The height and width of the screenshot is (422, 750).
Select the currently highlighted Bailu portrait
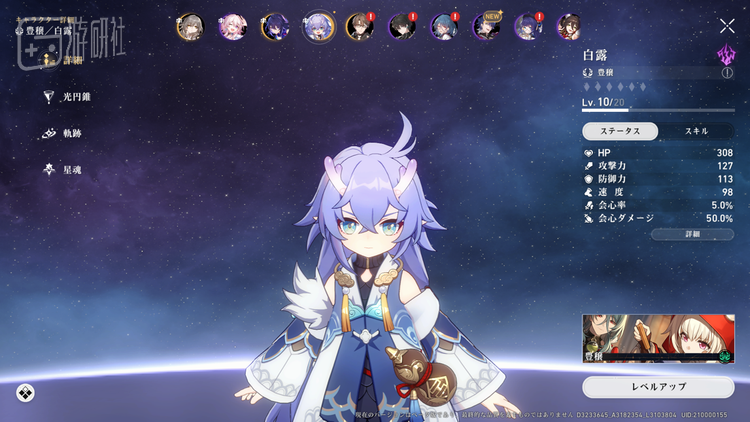click(x=318, y=26)
